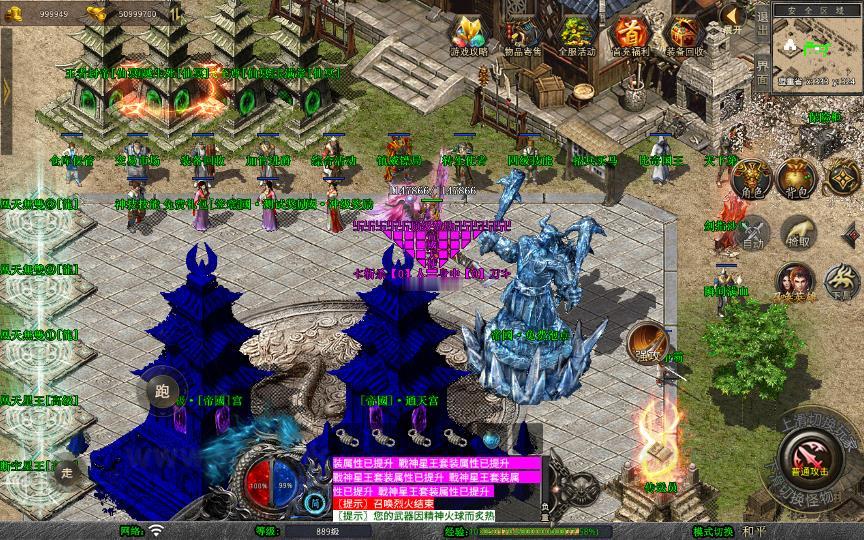Open the 游戏攻略 game guide icon

click(x=469, y=33)
